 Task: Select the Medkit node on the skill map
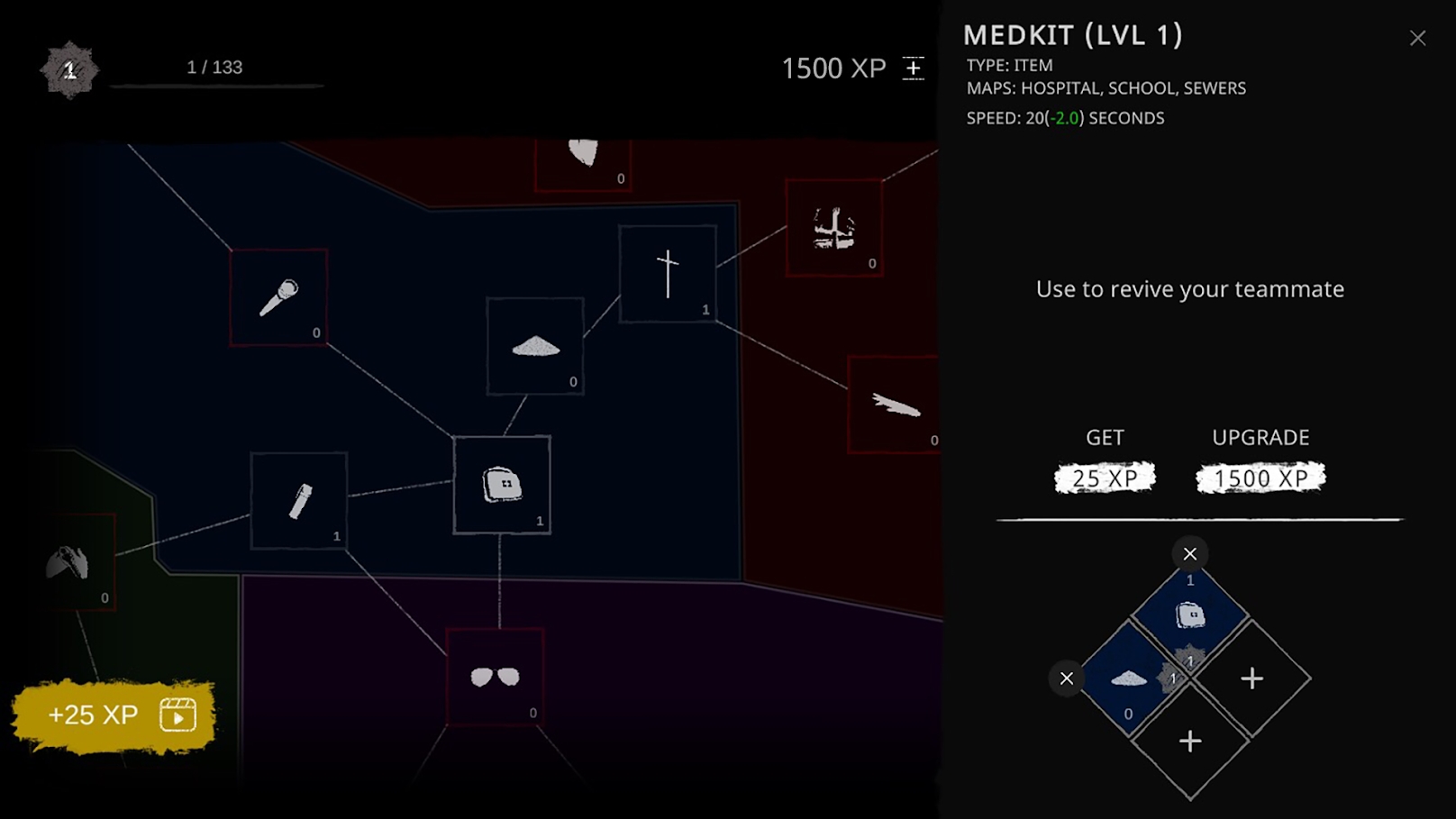click(x=502, y=483)
